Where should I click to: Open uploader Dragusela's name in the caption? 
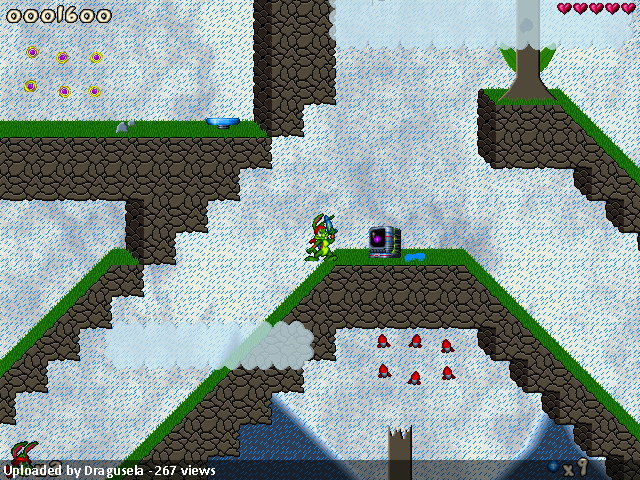click(113, 470)
